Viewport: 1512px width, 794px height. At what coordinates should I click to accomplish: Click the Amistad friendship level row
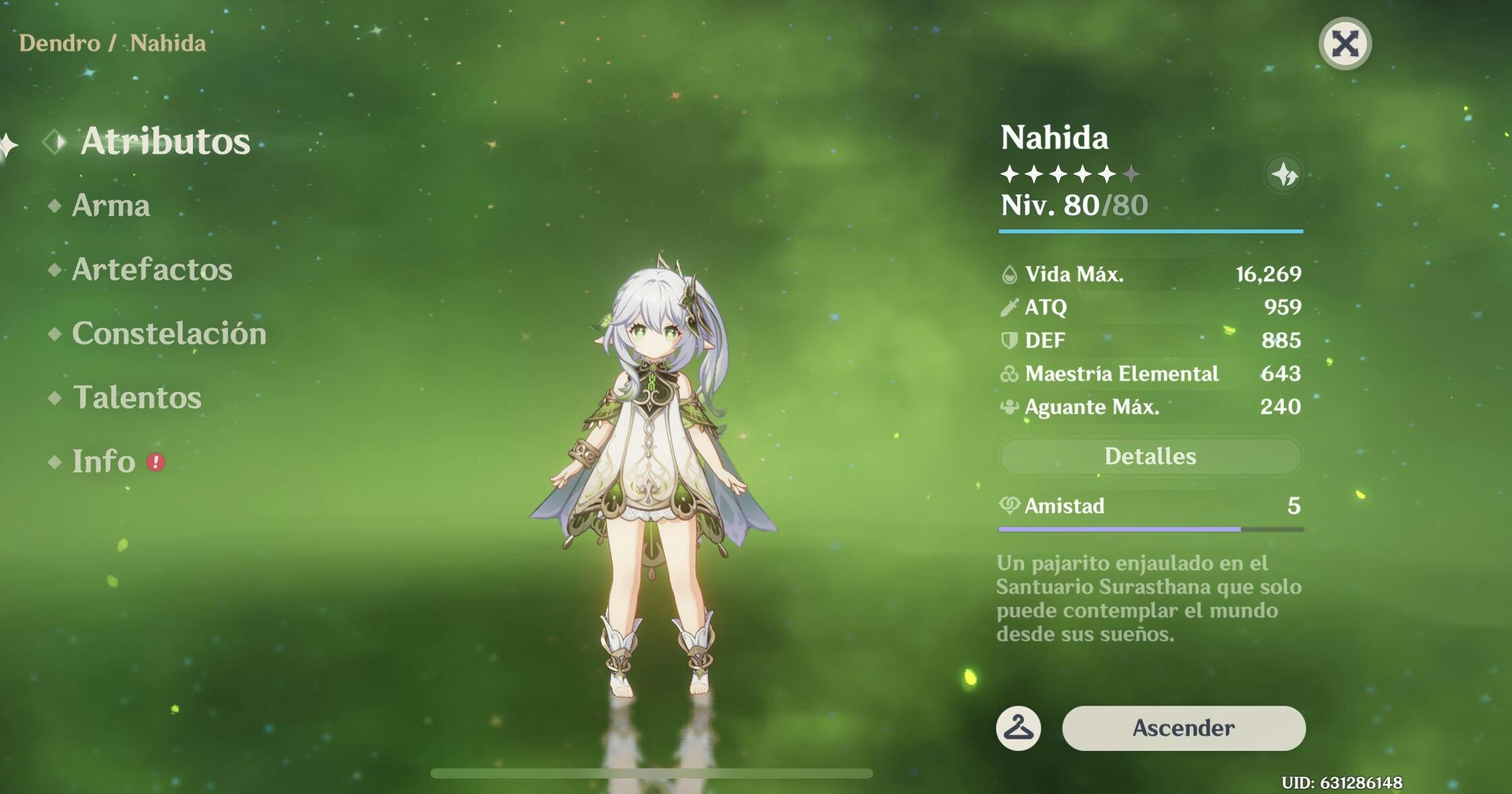1150,506
